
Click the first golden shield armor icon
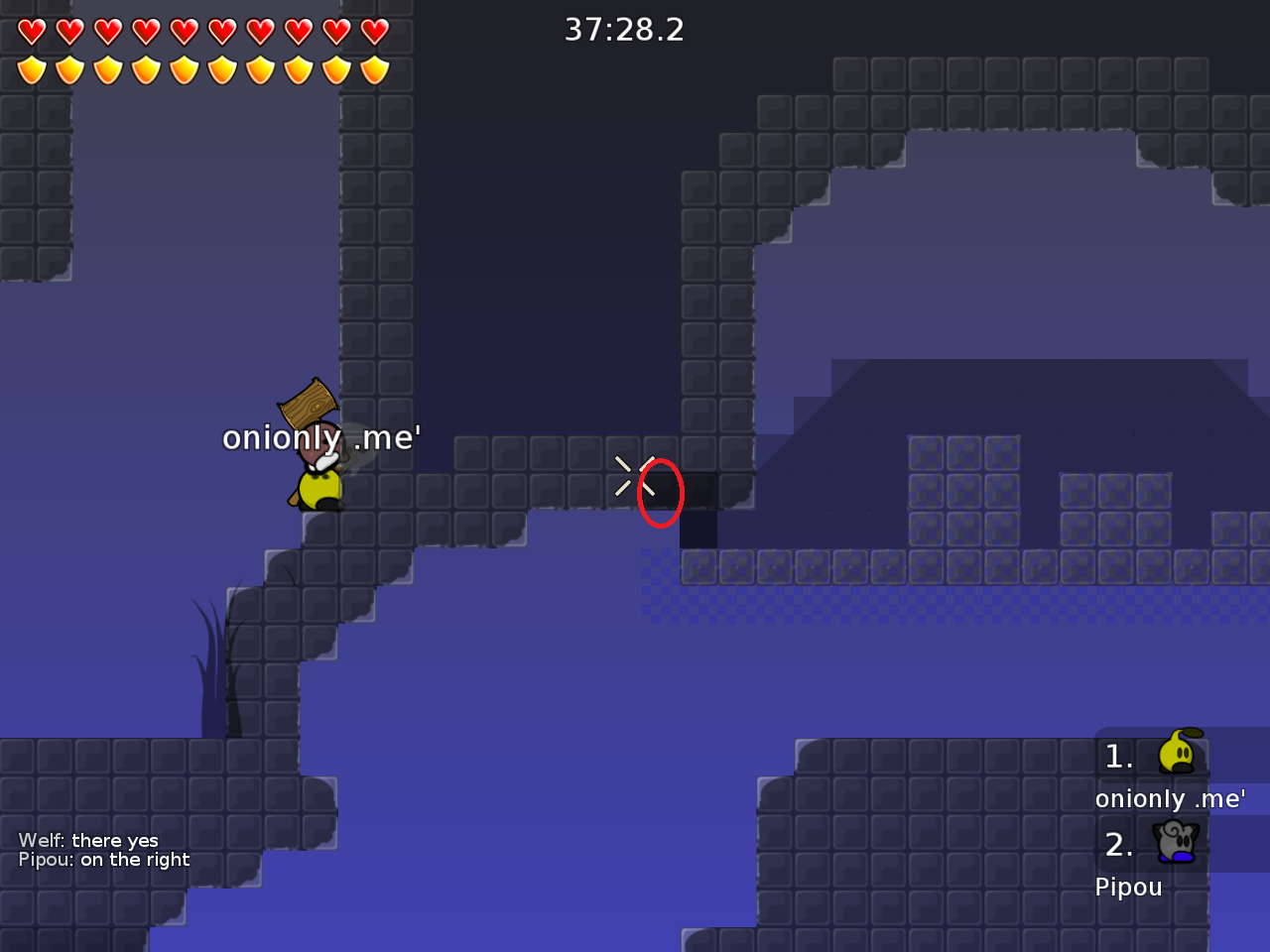(32, 69)
